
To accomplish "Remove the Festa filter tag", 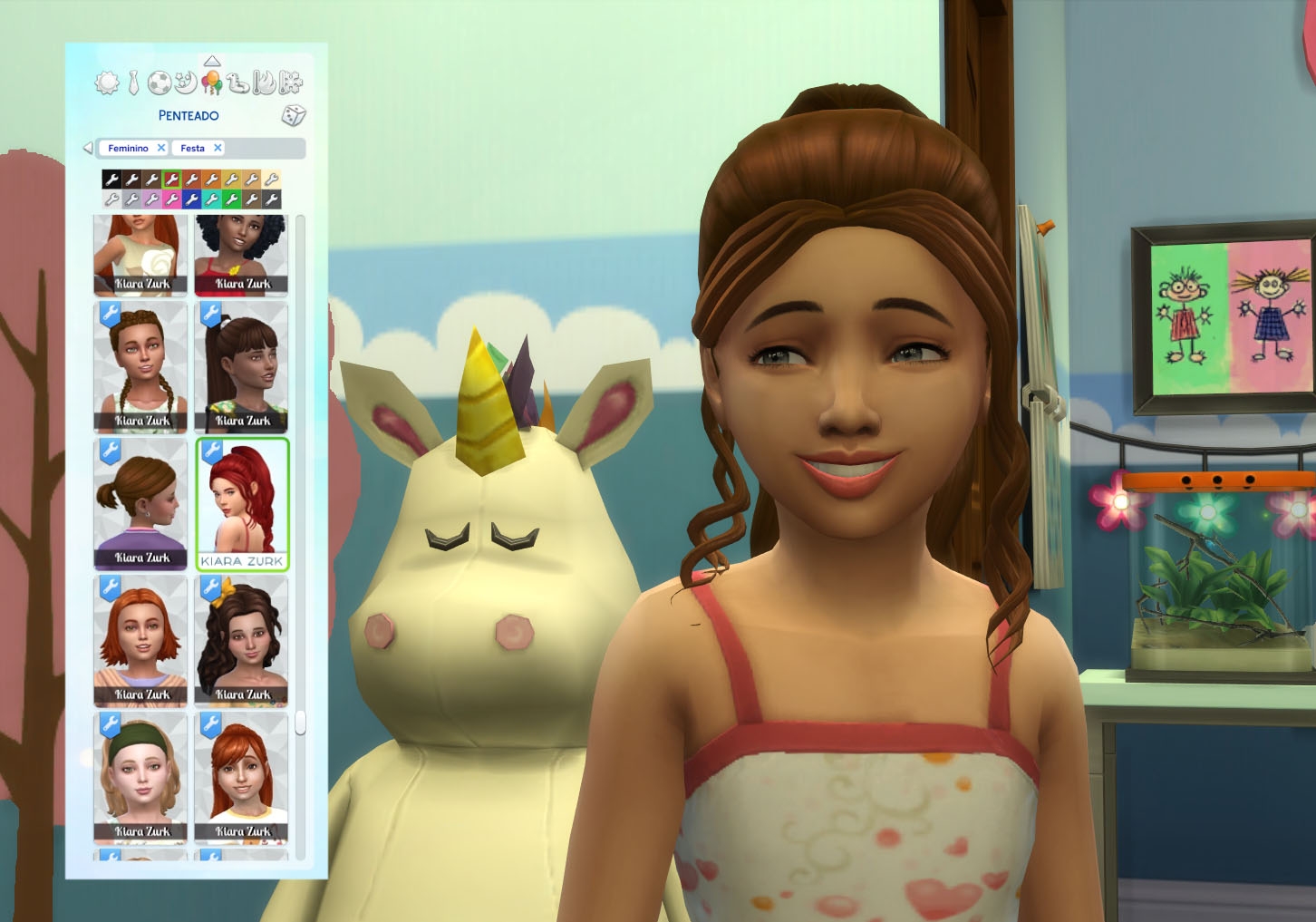I will [x=217, y=148].
